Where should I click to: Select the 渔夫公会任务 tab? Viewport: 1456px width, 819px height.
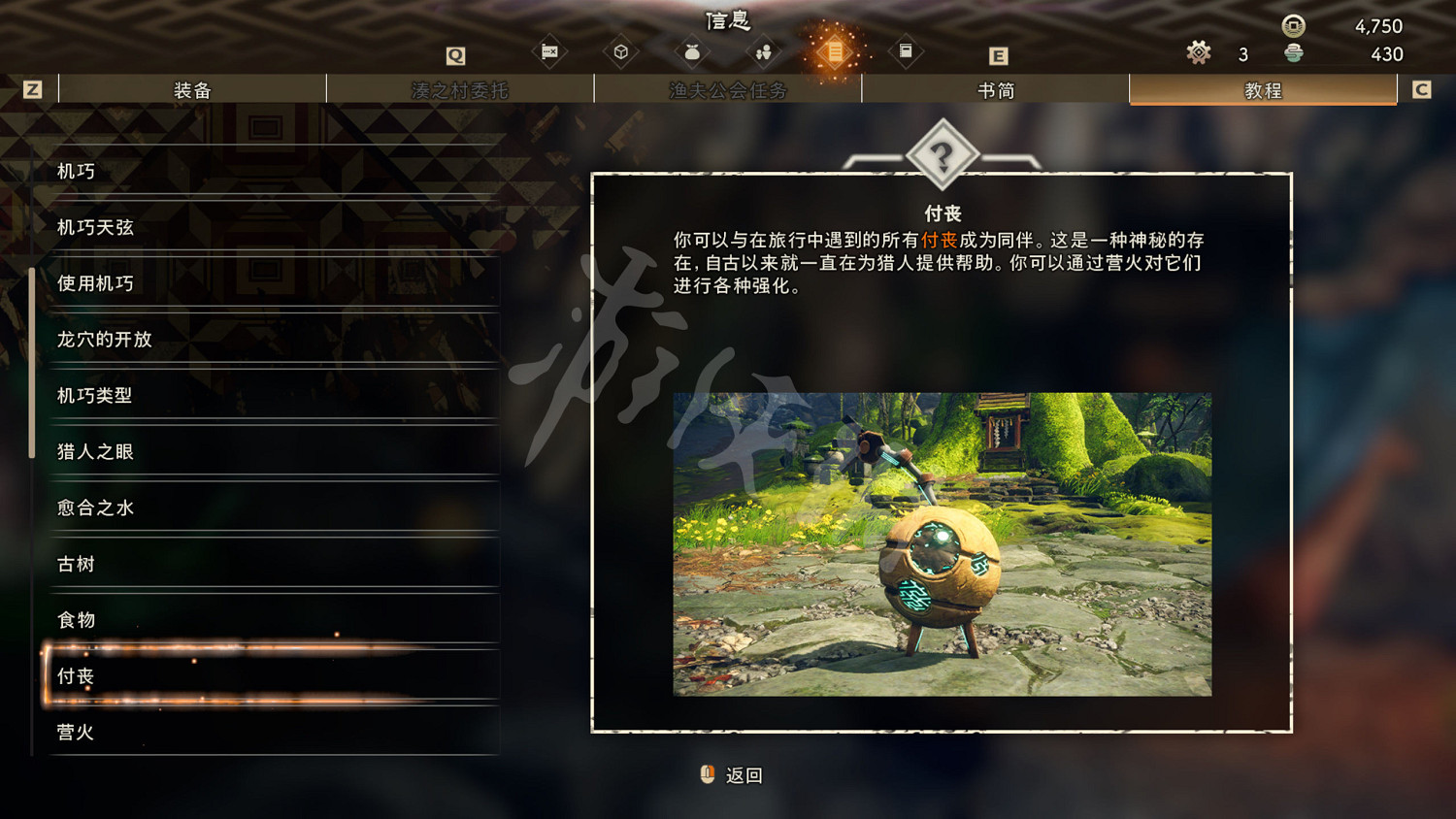(x=727, y=89)
